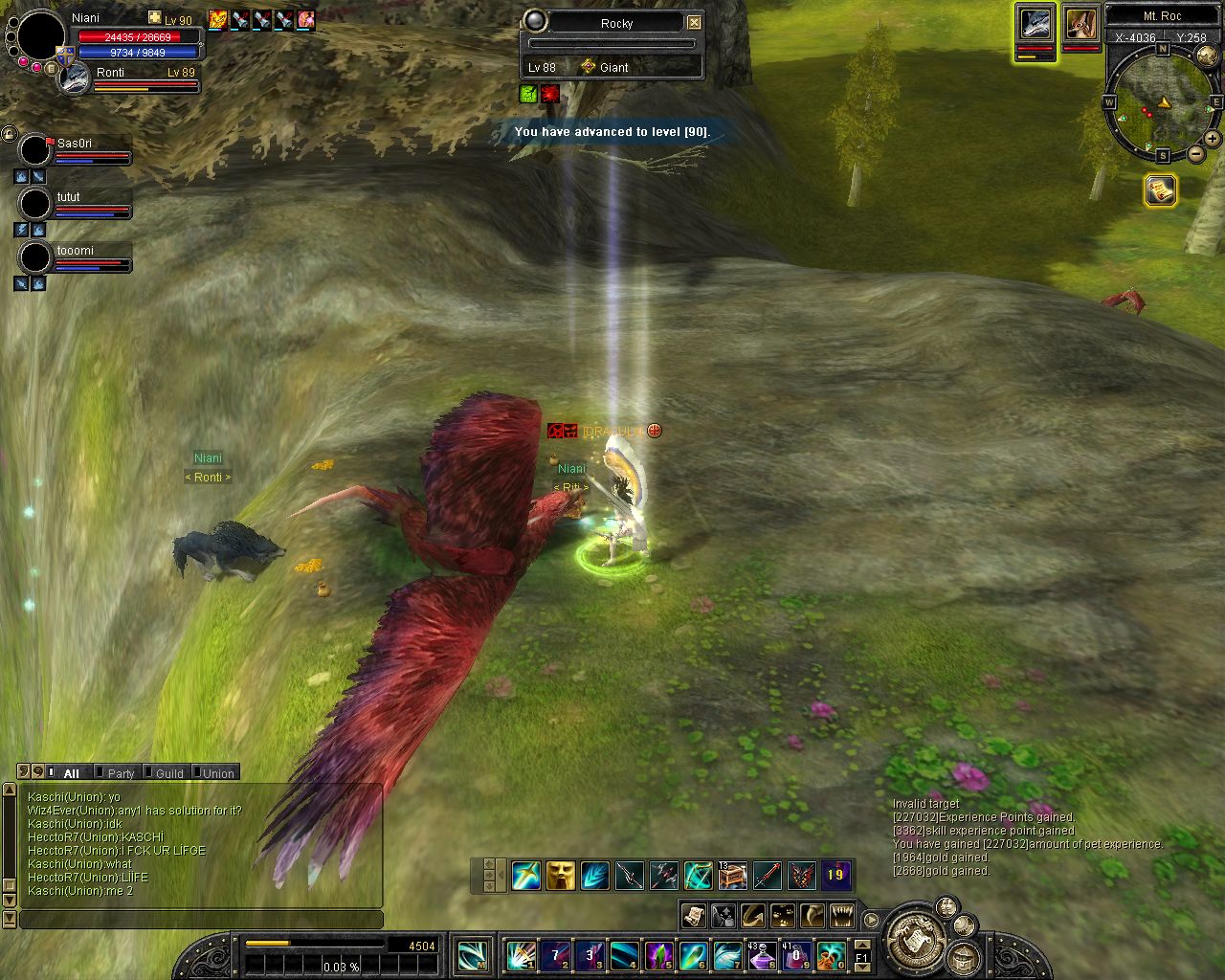The image size is (1225, 980).
Task: Zoom in the minimap with plus button
Action: 1212,139
